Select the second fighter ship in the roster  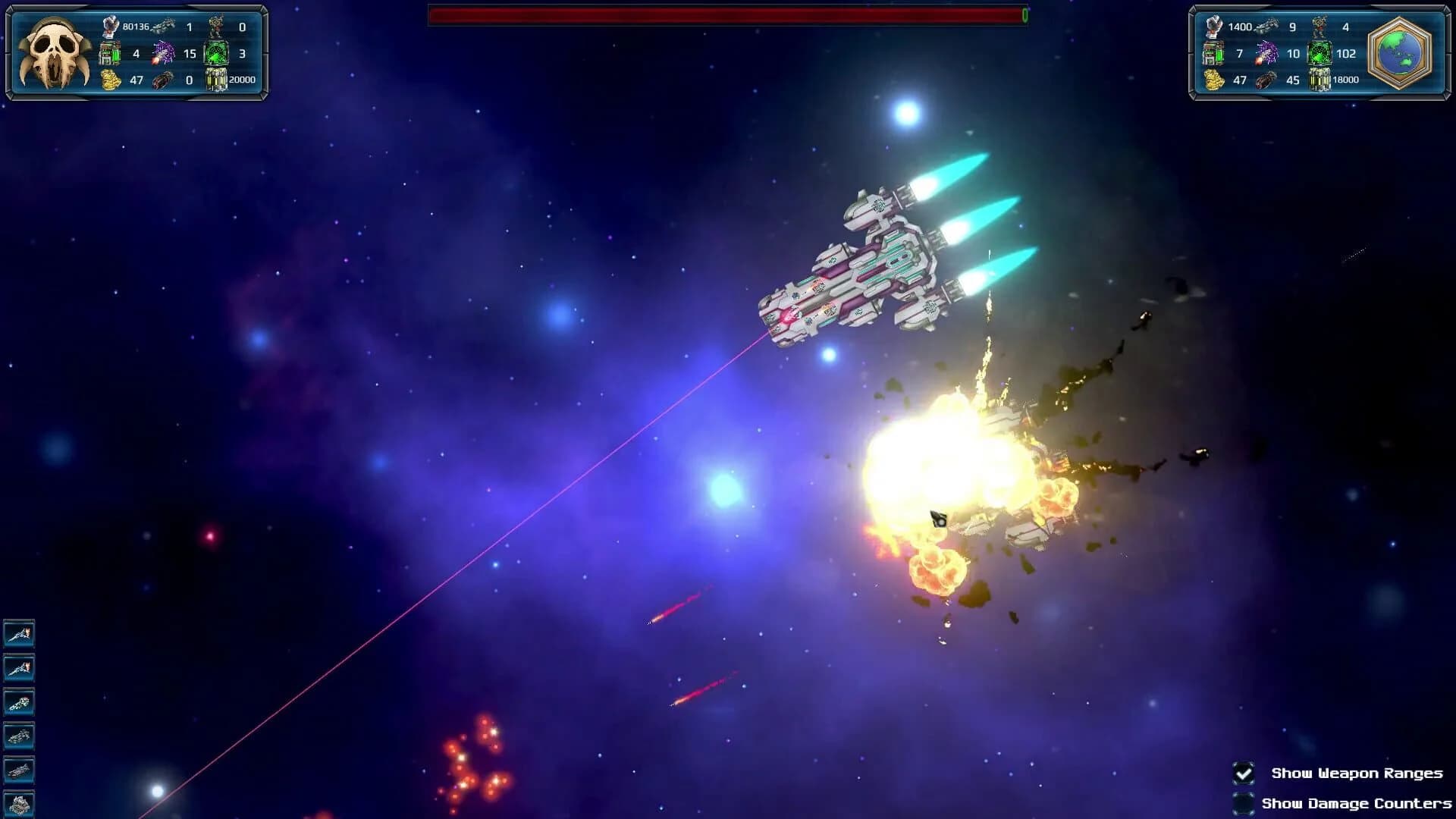coord(20,667)
